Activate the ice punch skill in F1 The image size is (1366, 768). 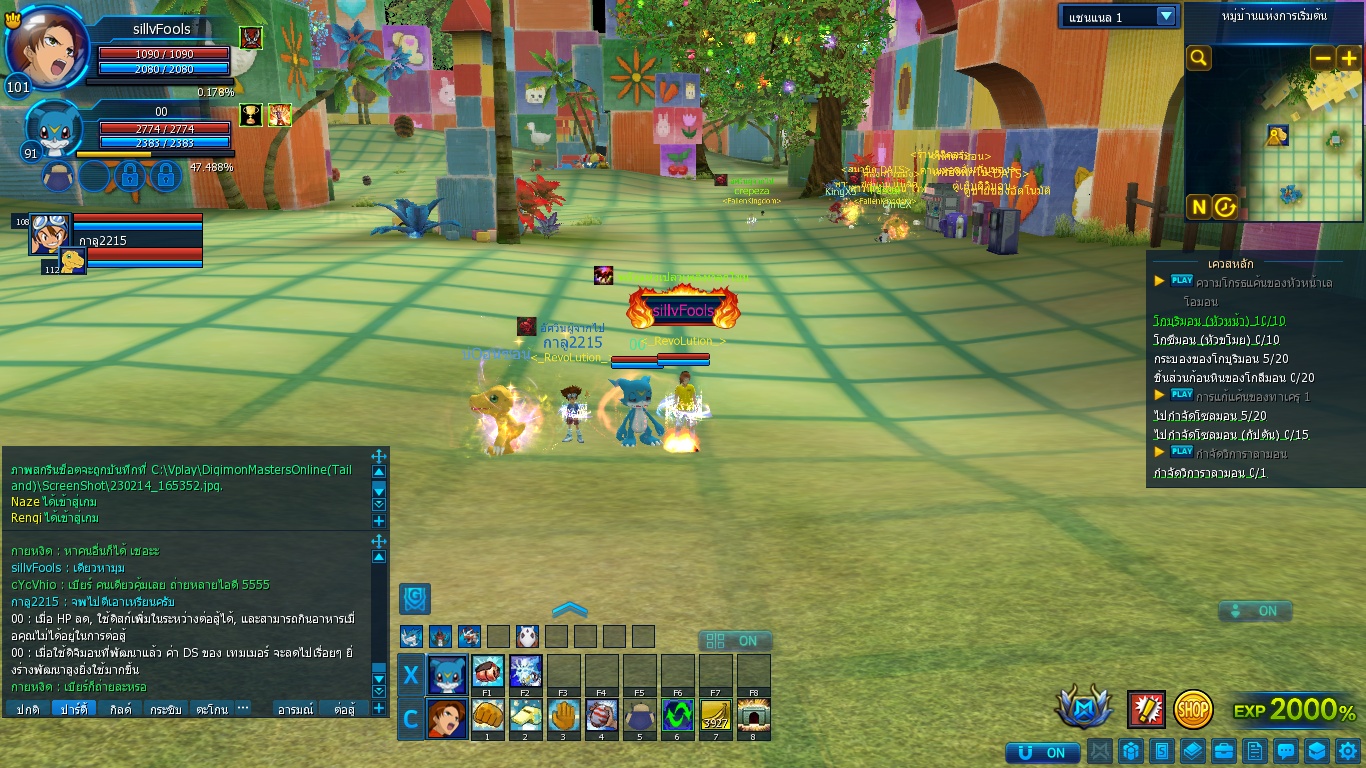click(487, 671)
